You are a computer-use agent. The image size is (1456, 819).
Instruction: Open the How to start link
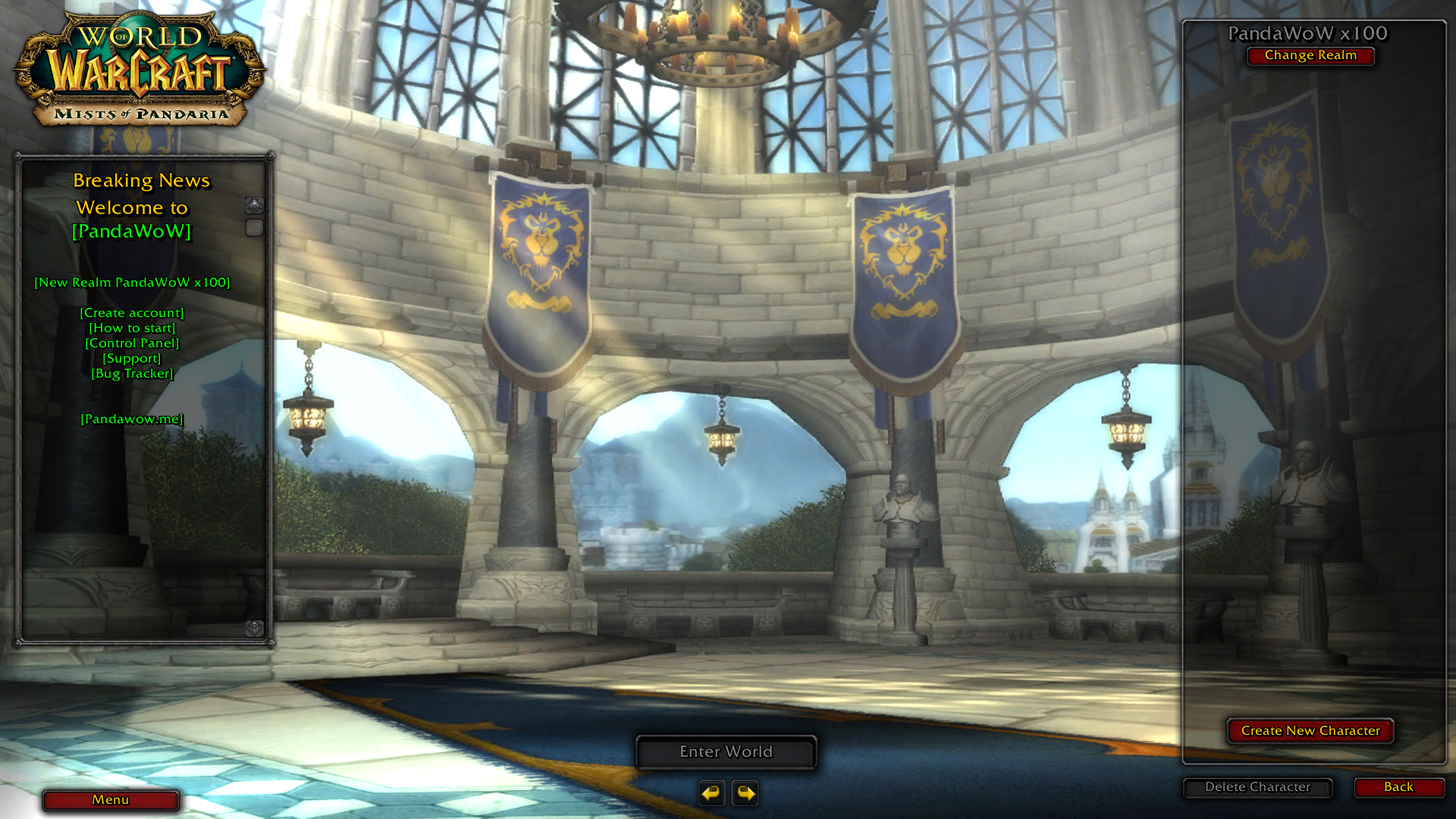click(132, 328)
